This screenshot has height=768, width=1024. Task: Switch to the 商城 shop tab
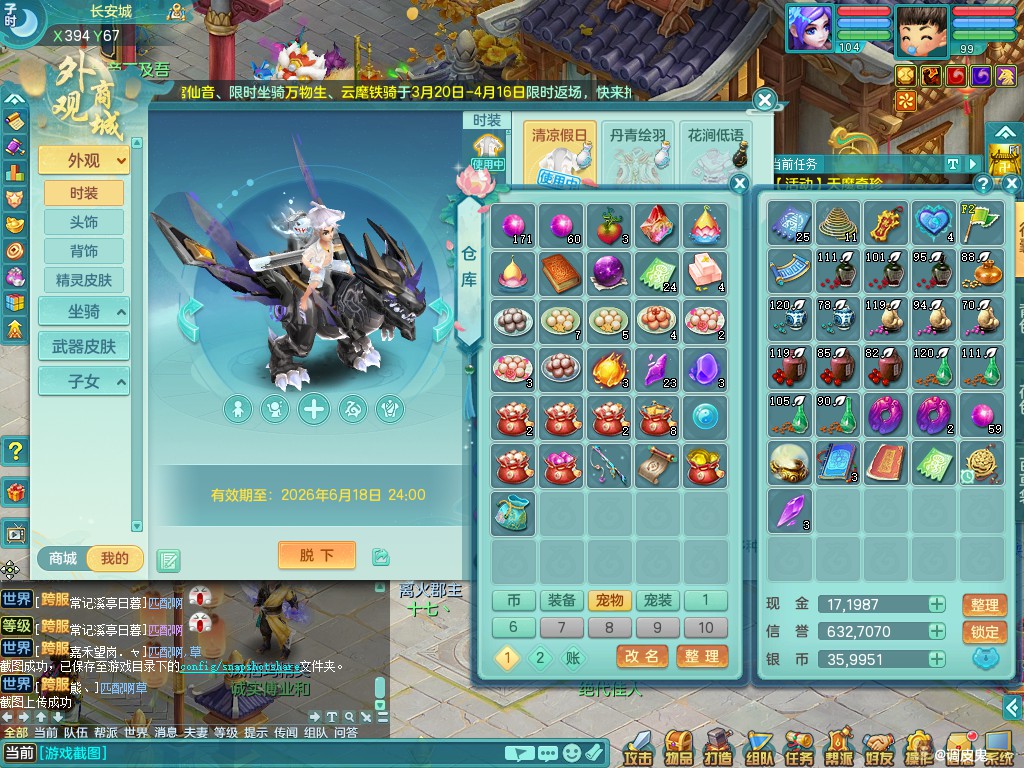click(x=64, y=558)
